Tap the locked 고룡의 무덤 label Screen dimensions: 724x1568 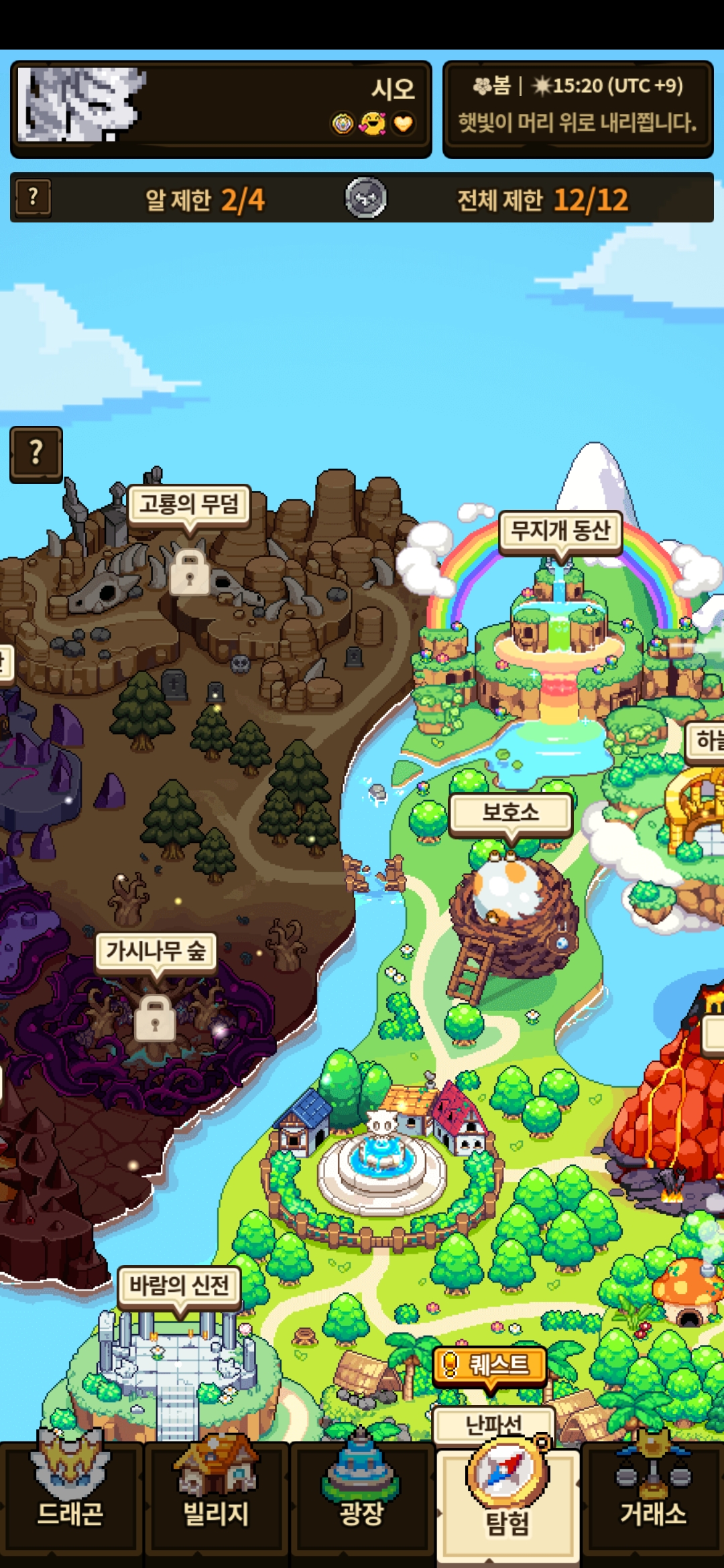tap(189, 504)
